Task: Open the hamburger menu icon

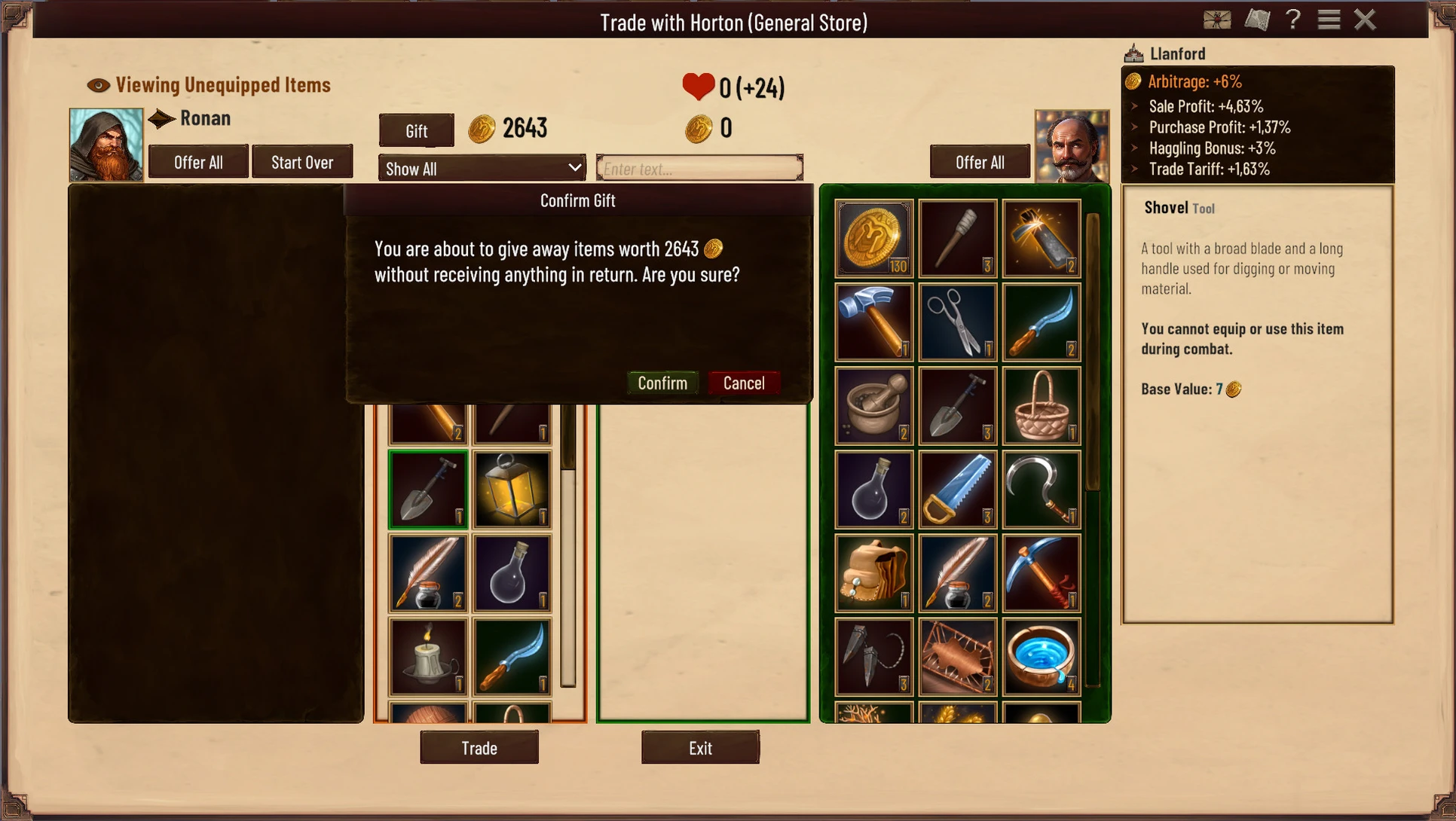Action: 1329,20
